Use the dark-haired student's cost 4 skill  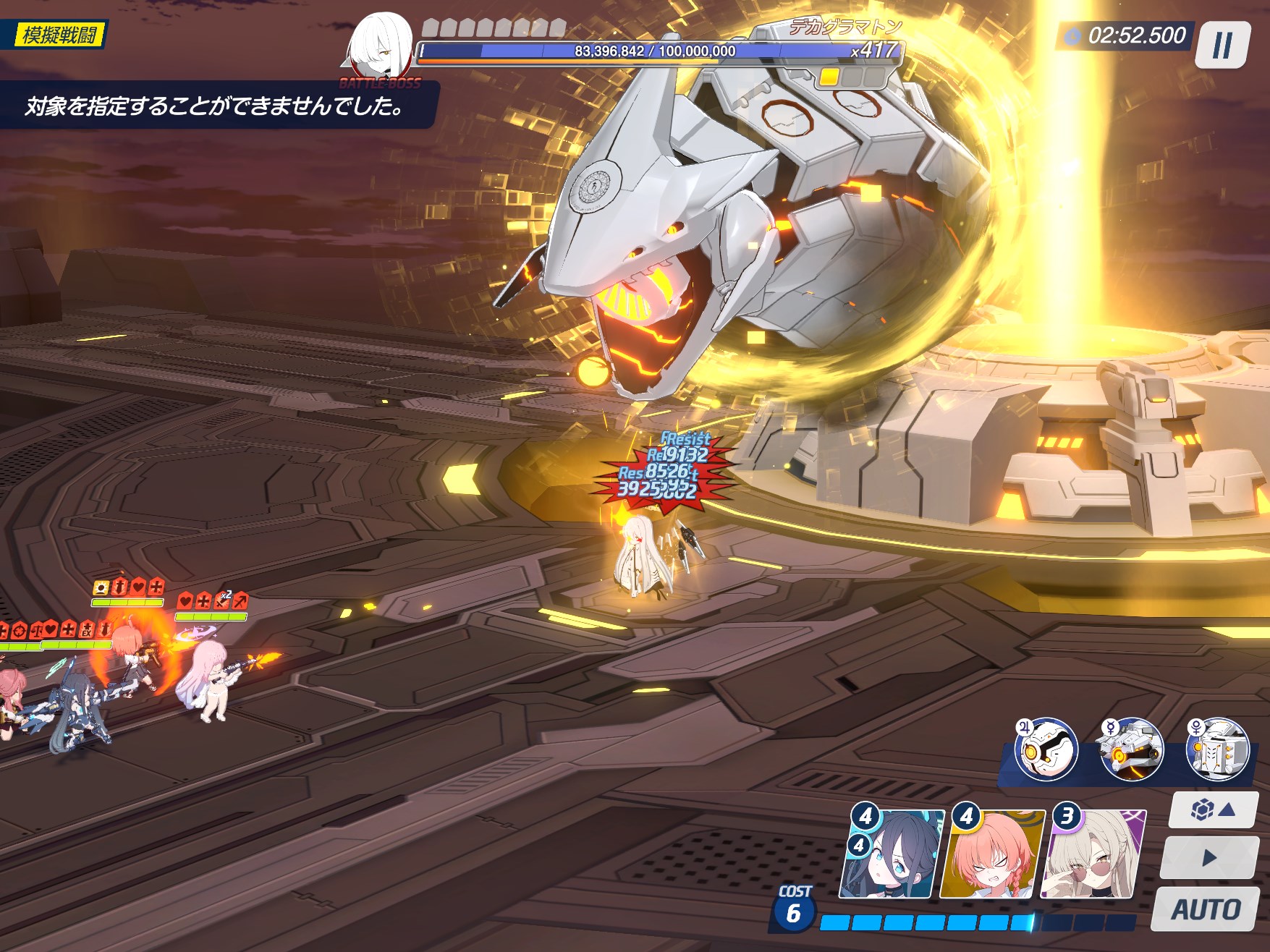pos(896,855)
